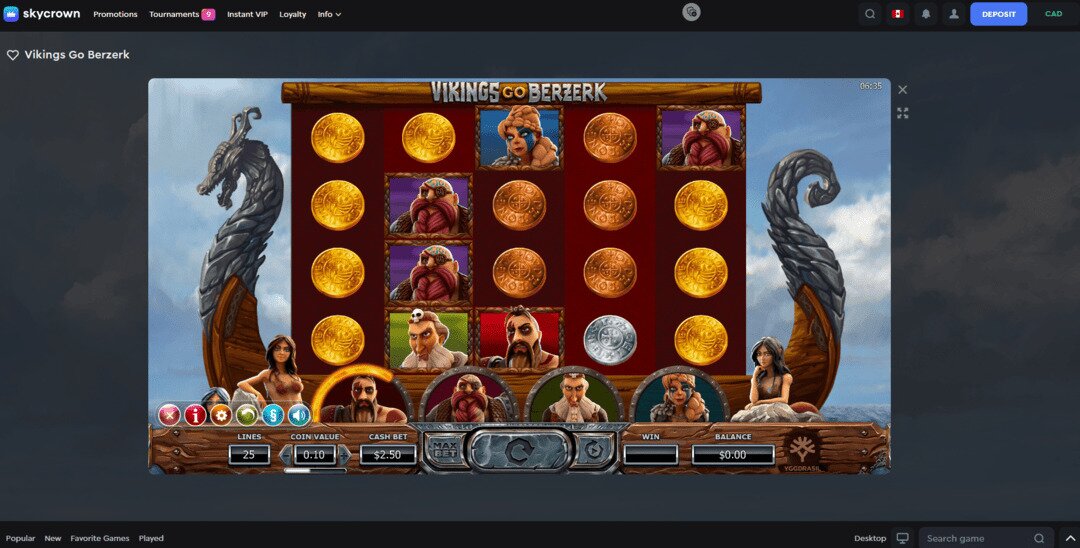
Task: Decrease the coin value with the left arrow
Action: click(285, 455)
